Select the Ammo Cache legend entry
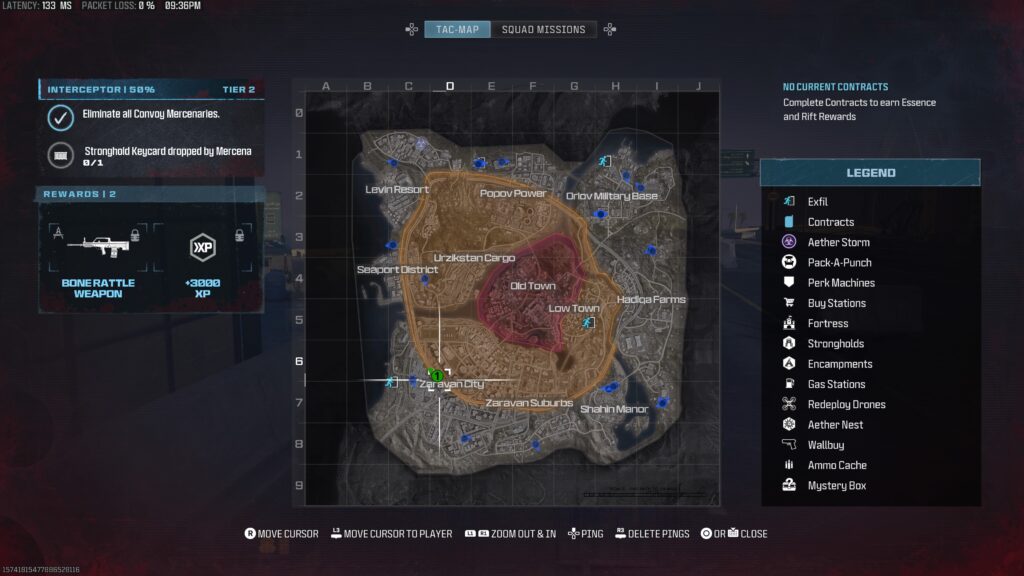Screen dimensions: 1024x576 [837, 465]
